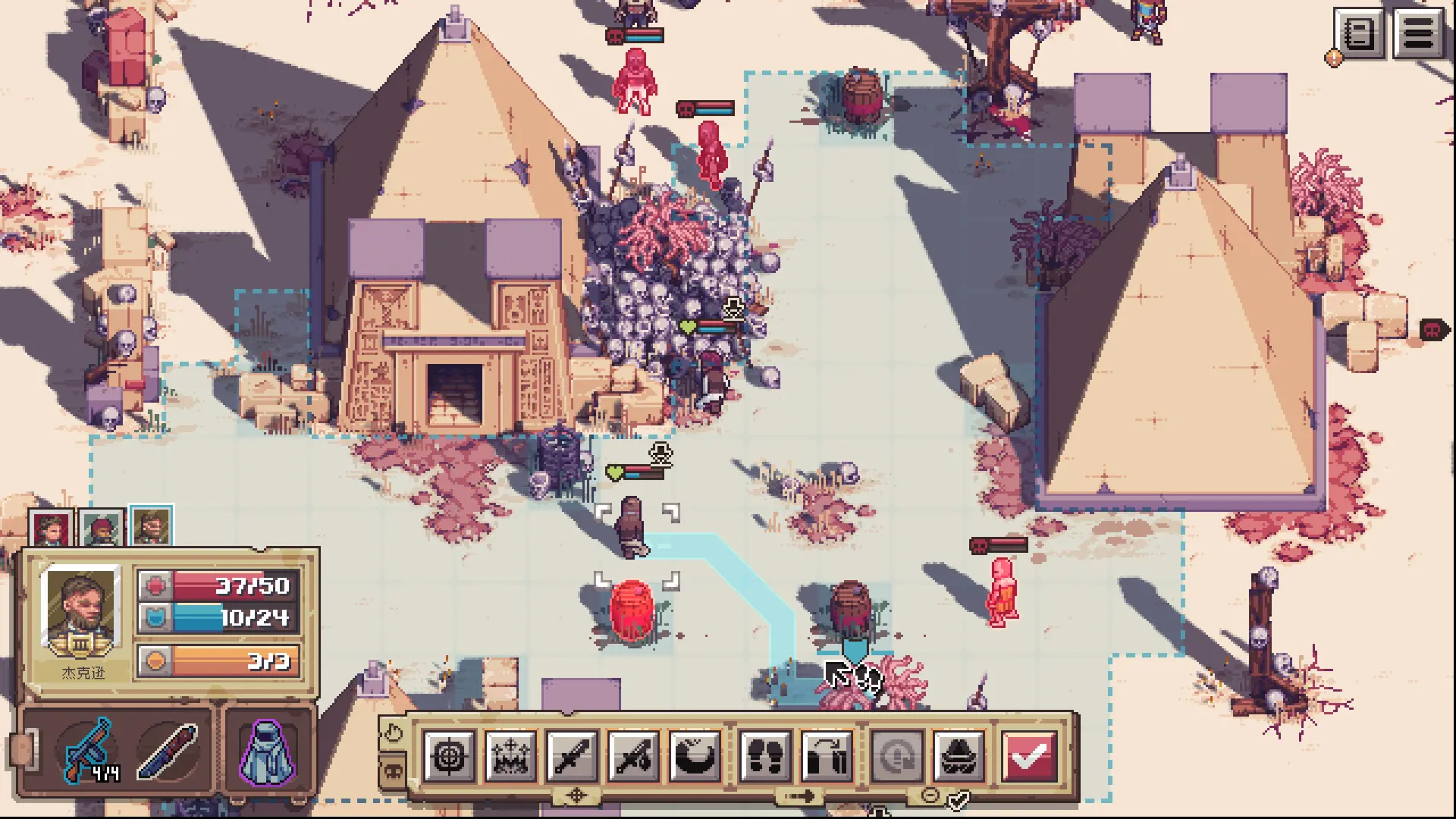Switch to the leftmost party member portrait
This screenshot has width=1456, height=819.
click(x=49, y=527)
